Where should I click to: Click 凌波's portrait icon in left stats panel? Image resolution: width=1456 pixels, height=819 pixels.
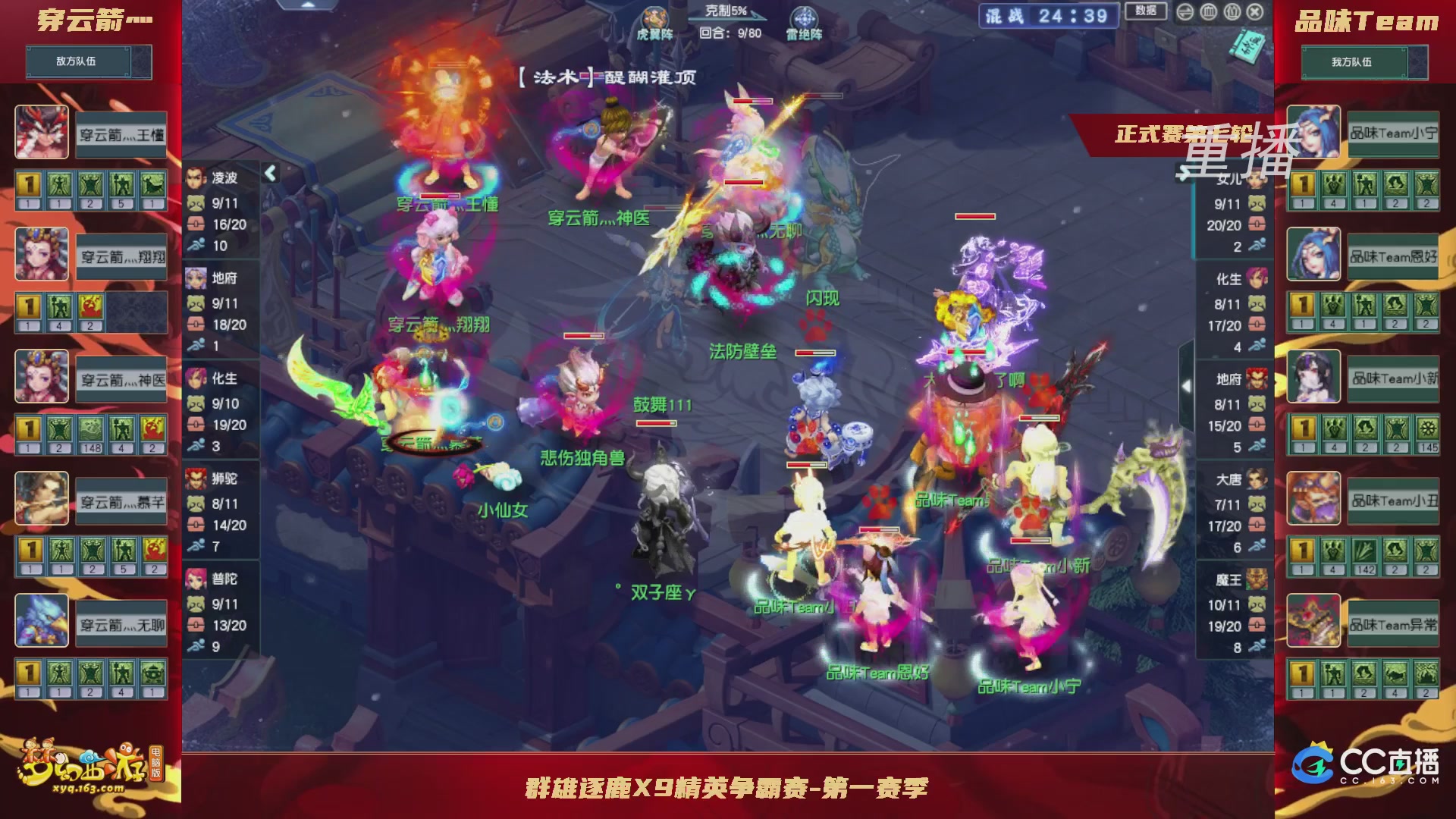(196, 176)
